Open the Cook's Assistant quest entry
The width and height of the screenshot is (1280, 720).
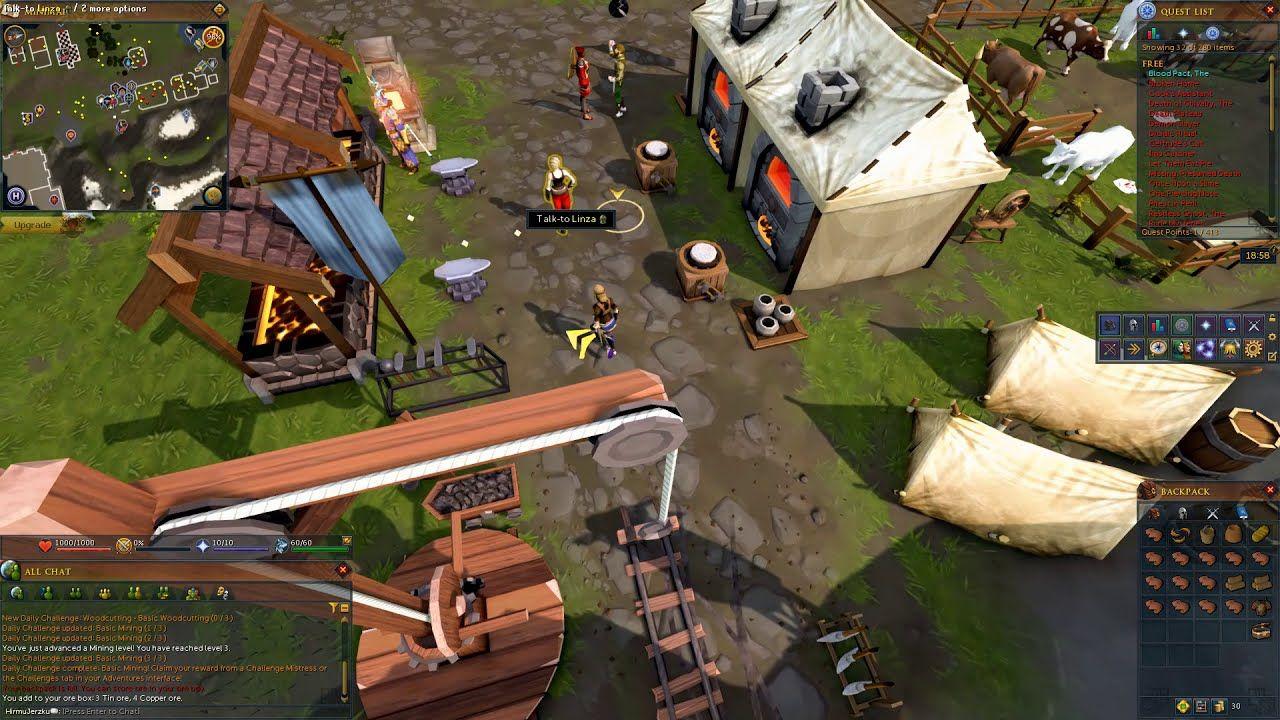[x=1181, y=95]
